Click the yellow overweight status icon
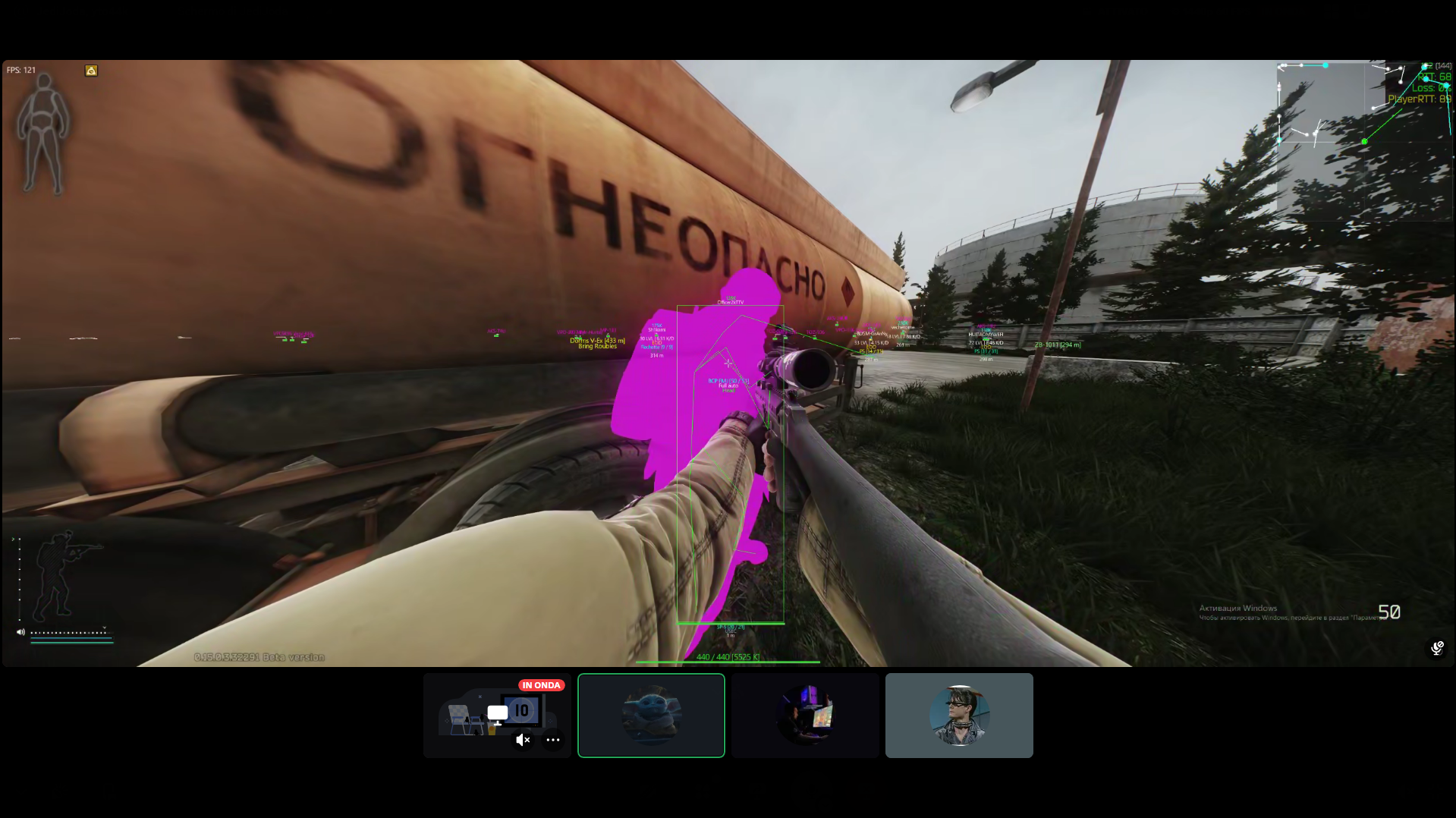Image resolution: width=1456 pixels, height=818 pixels. click(91, 71)
